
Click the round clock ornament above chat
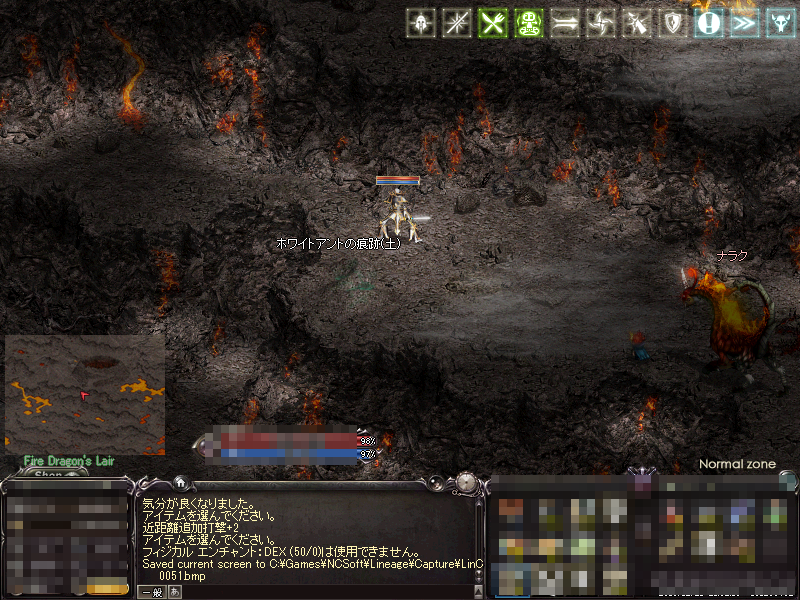pyautogui.click(x=465, y=483)
